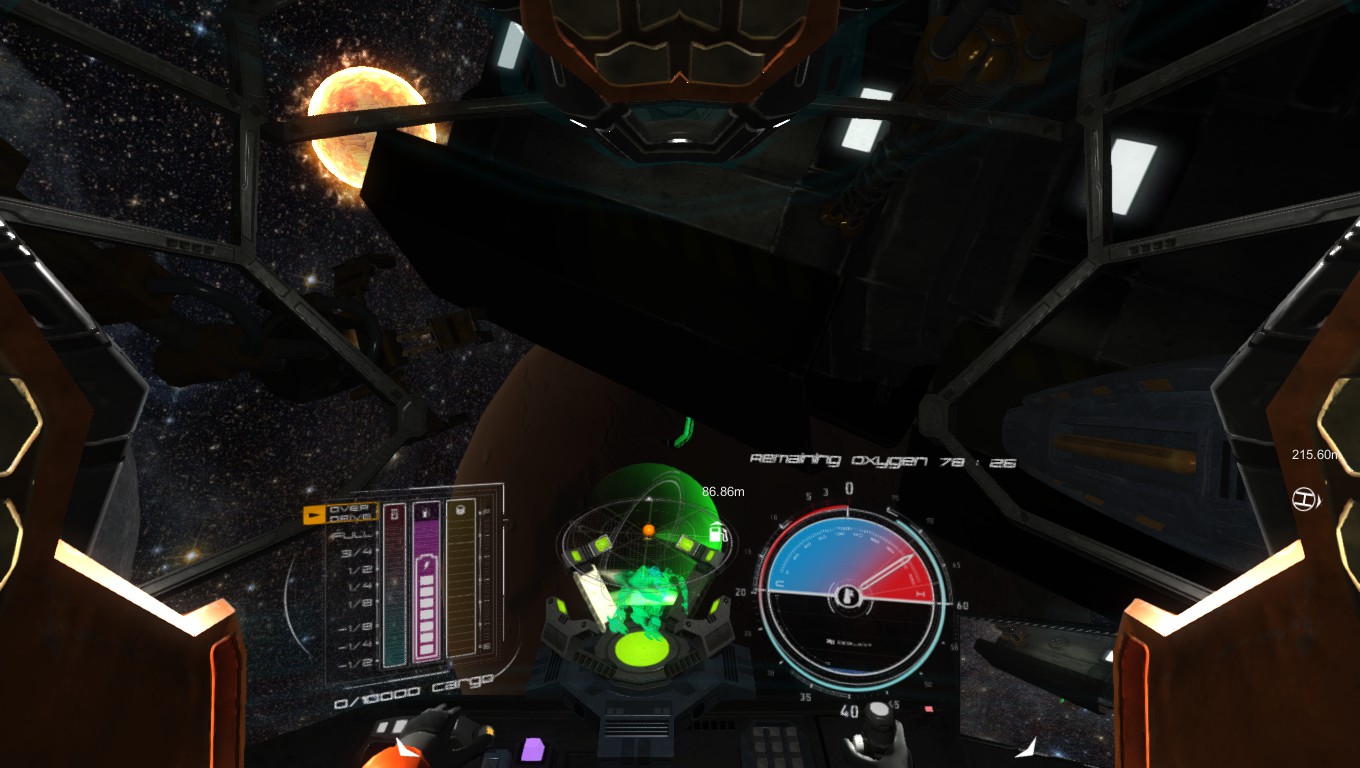Screen dimensions: 1360x768
Task: Engage the OVERDRIVE setting on the throttle panel
Action: tap(350, 513)
